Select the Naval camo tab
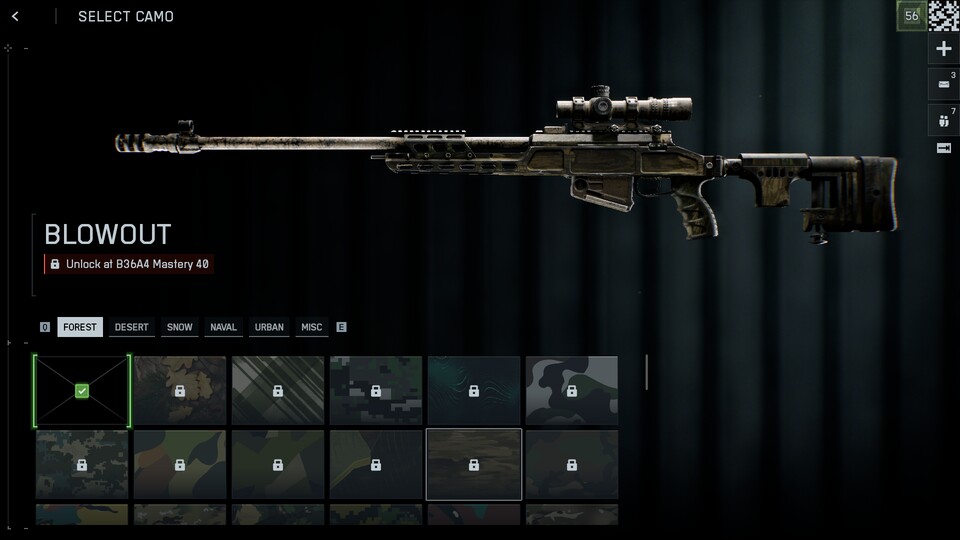960x540 pixels. 224,327
